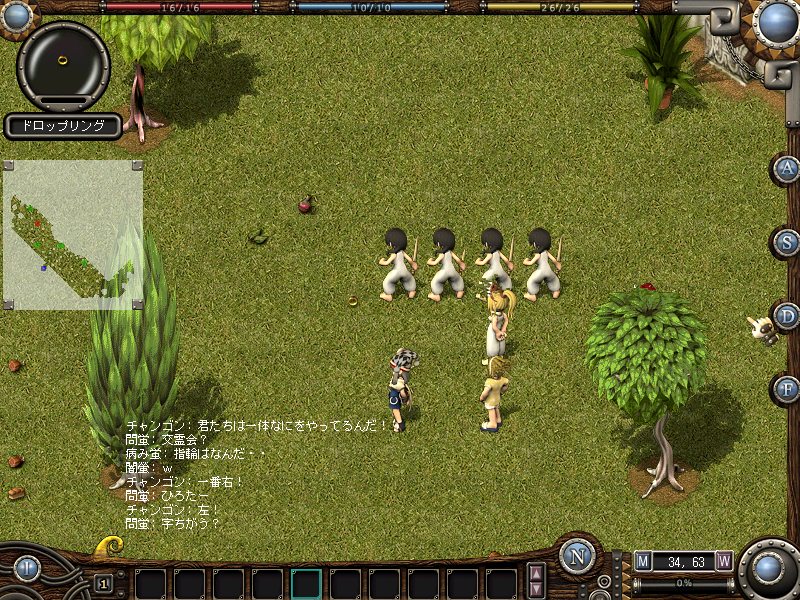Image resolution: width=800 pixels, height=600 pixels.
Task: Open the W button beside the coordinates
Action: (723, 561)
